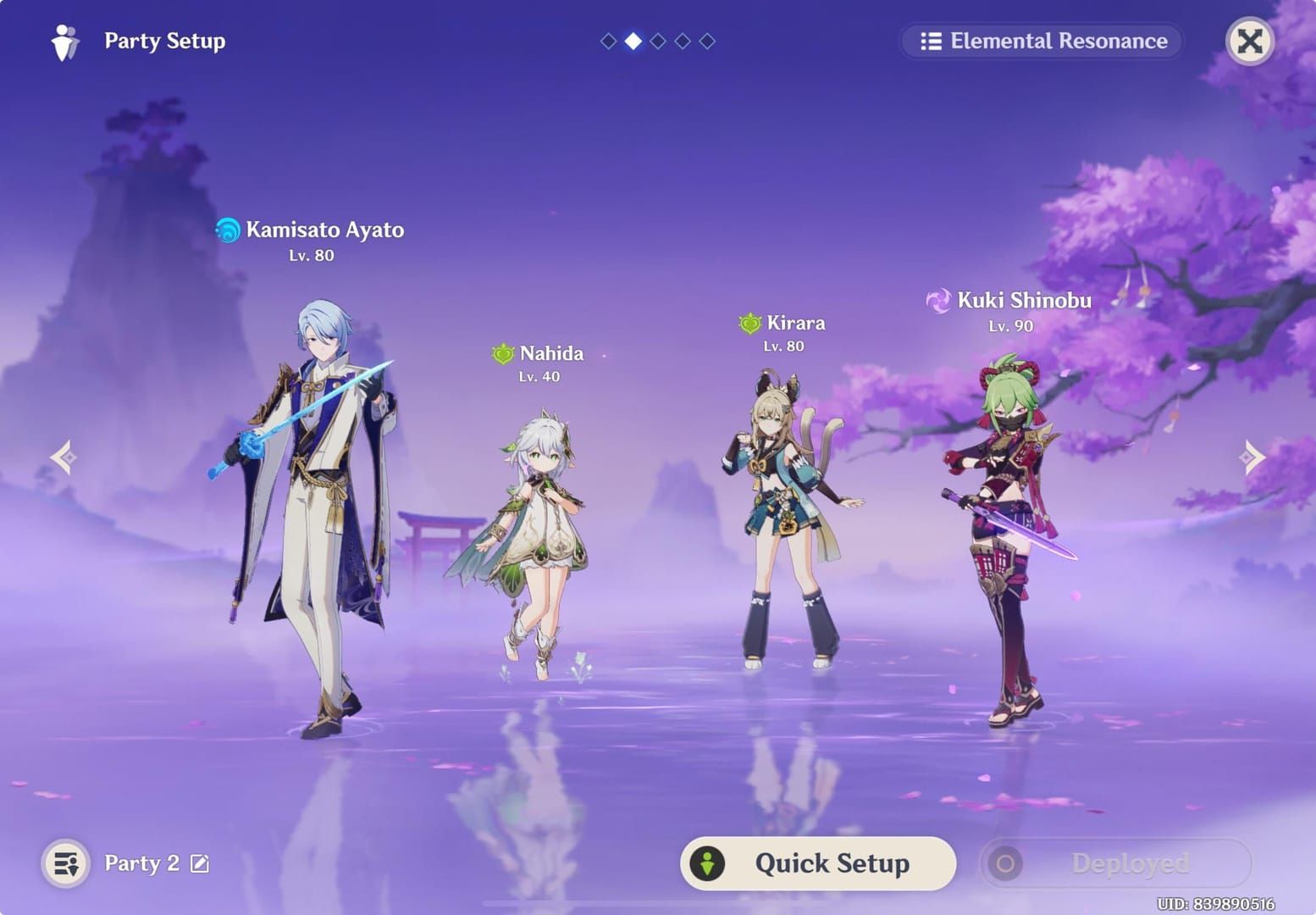Click the Quick Setup button
This screenshot has width=1316, height=915.
pyautogui.click(x=818, y=863)
